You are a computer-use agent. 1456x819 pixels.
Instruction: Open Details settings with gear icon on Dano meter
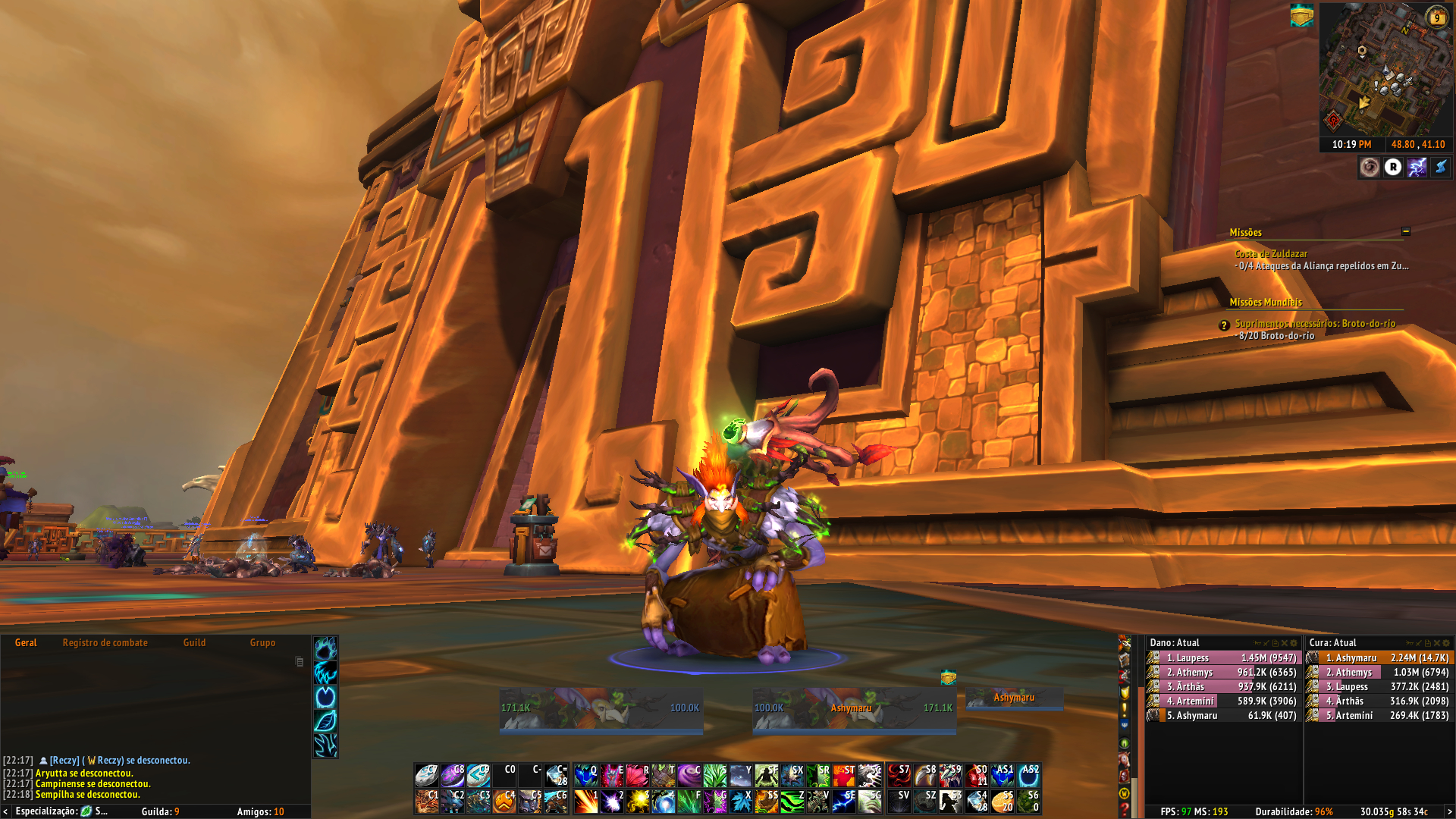click(x=1294, y=644)
